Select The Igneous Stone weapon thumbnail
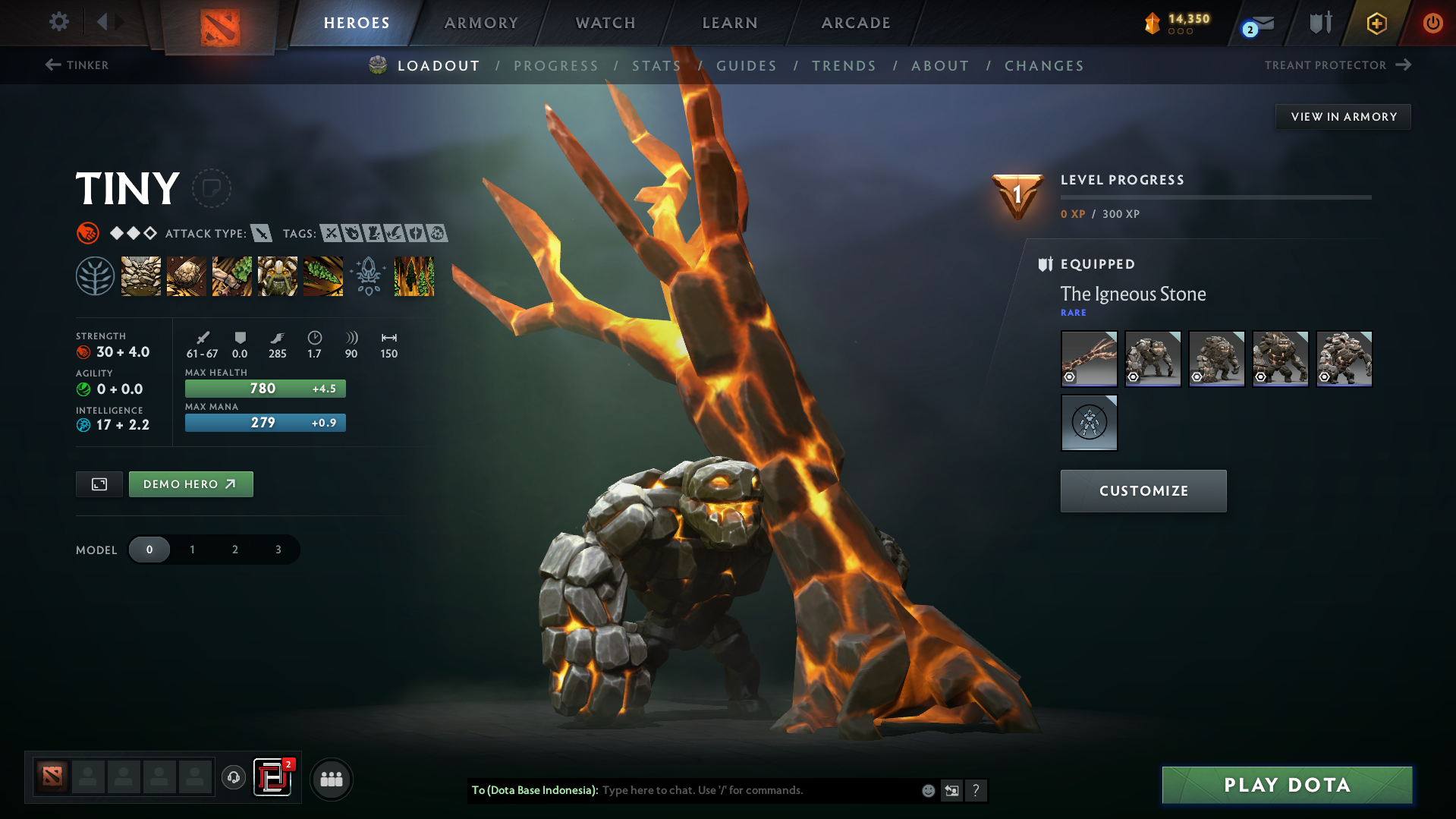The width and height of the screenshot is (1456, 819). [1089, 358]
